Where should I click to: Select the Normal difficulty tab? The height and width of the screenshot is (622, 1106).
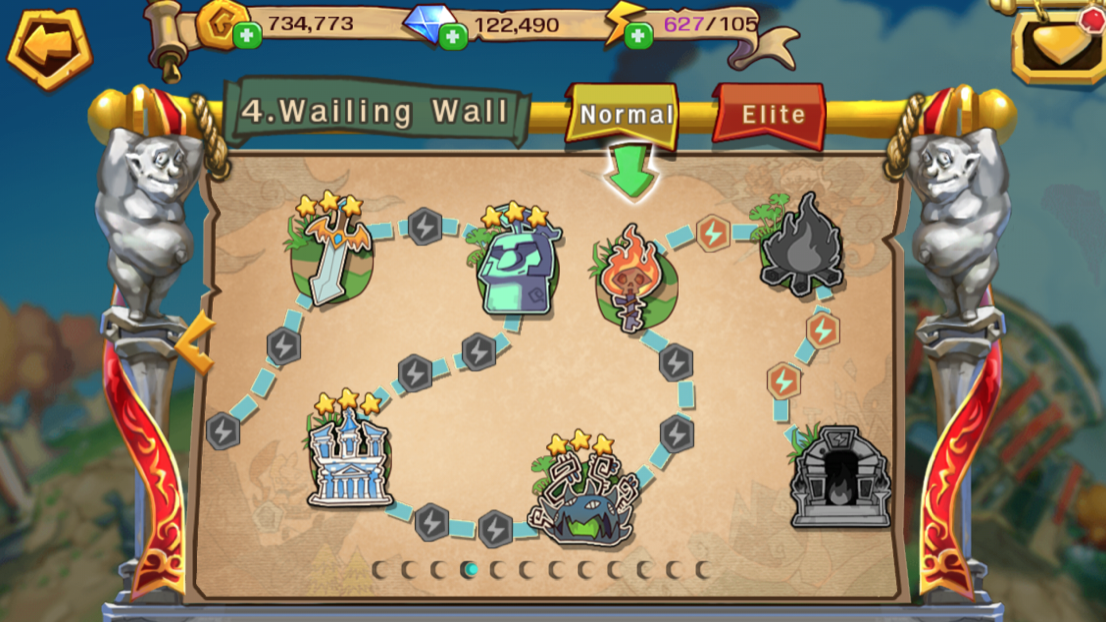pos(625,115)
